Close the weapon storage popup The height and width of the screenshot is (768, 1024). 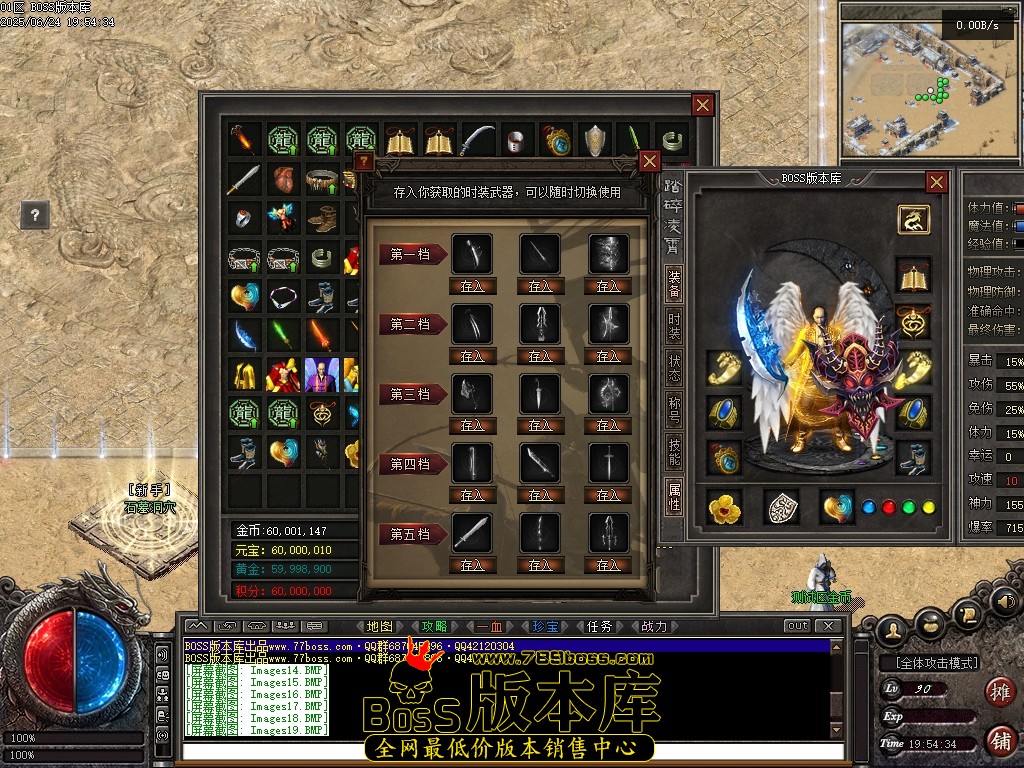click(649, 161)
